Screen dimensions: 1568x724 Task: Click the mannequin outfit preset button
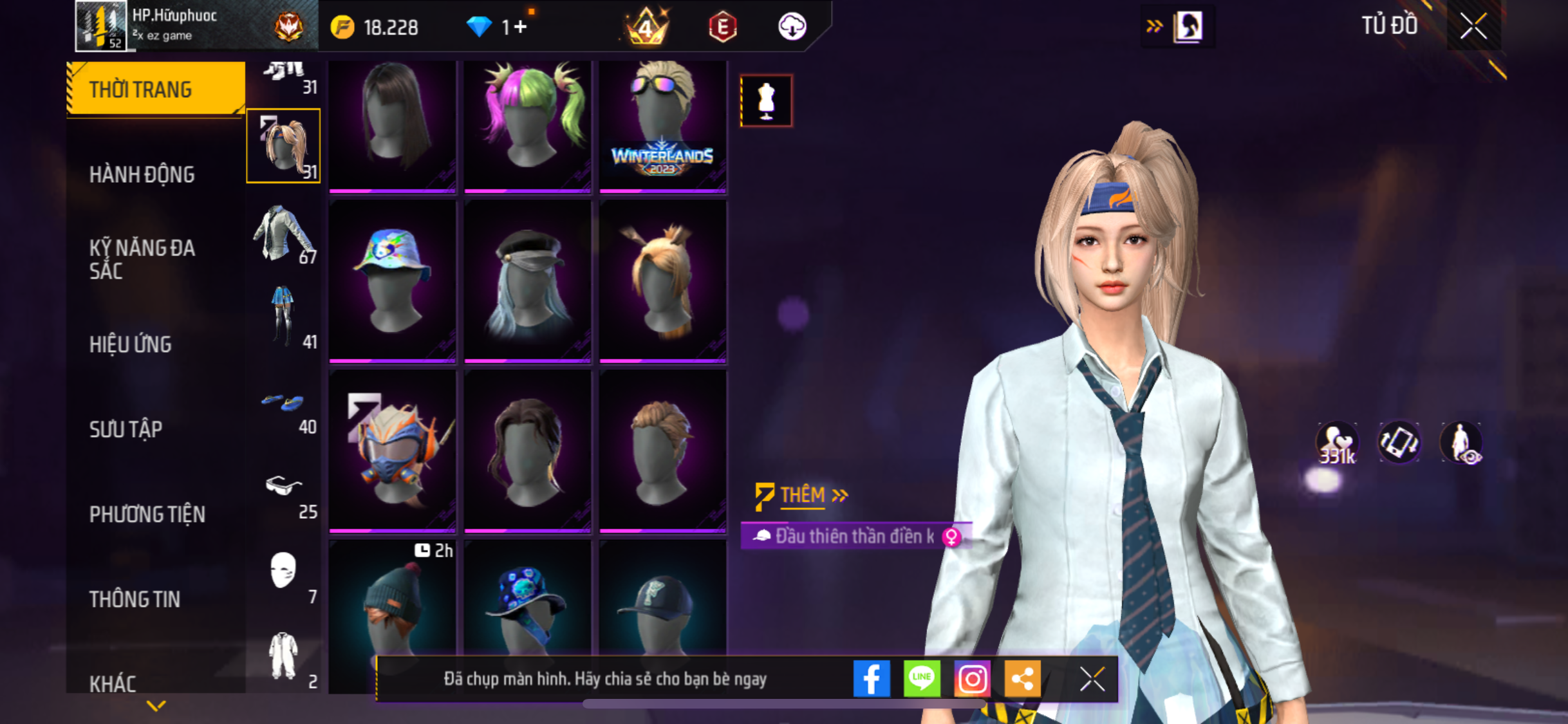click(766, 101)
